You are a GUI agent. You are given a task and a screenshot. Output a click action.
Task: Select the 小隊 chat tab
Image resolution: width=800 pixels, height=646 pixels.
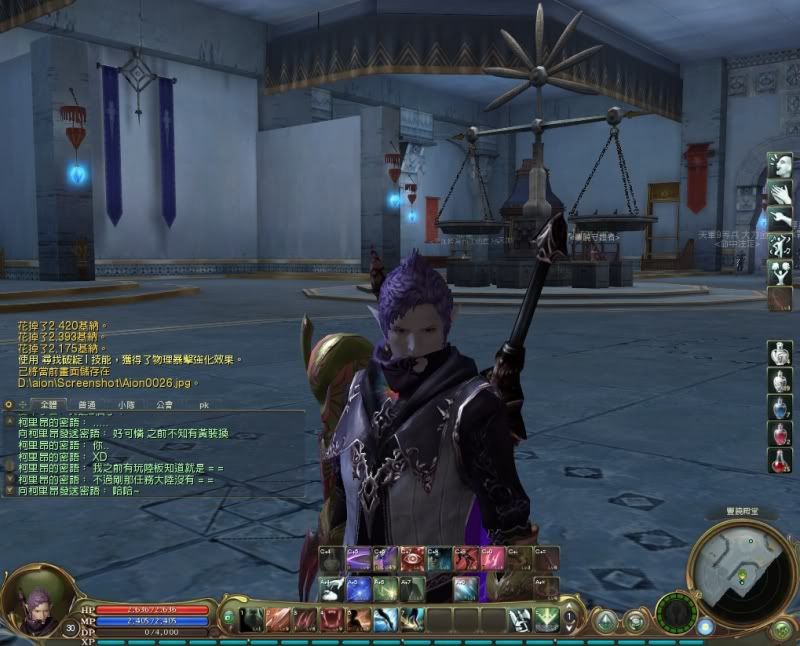click(126, 405)
